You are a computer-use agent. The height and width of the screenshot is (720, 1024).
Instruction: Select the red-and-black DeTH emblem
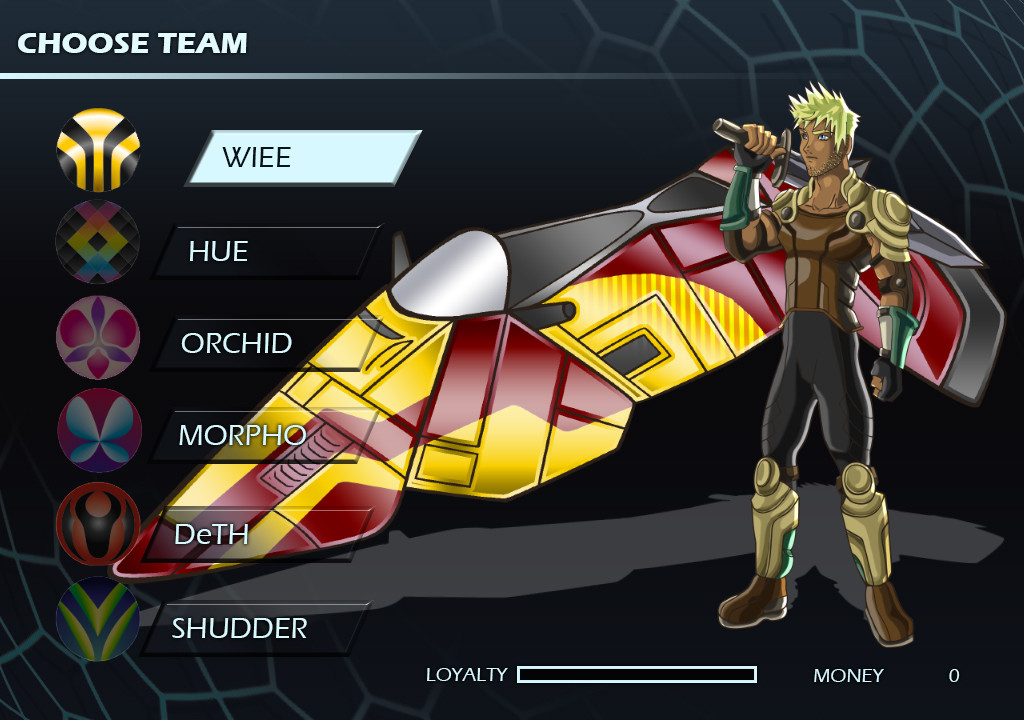point(98,524)
